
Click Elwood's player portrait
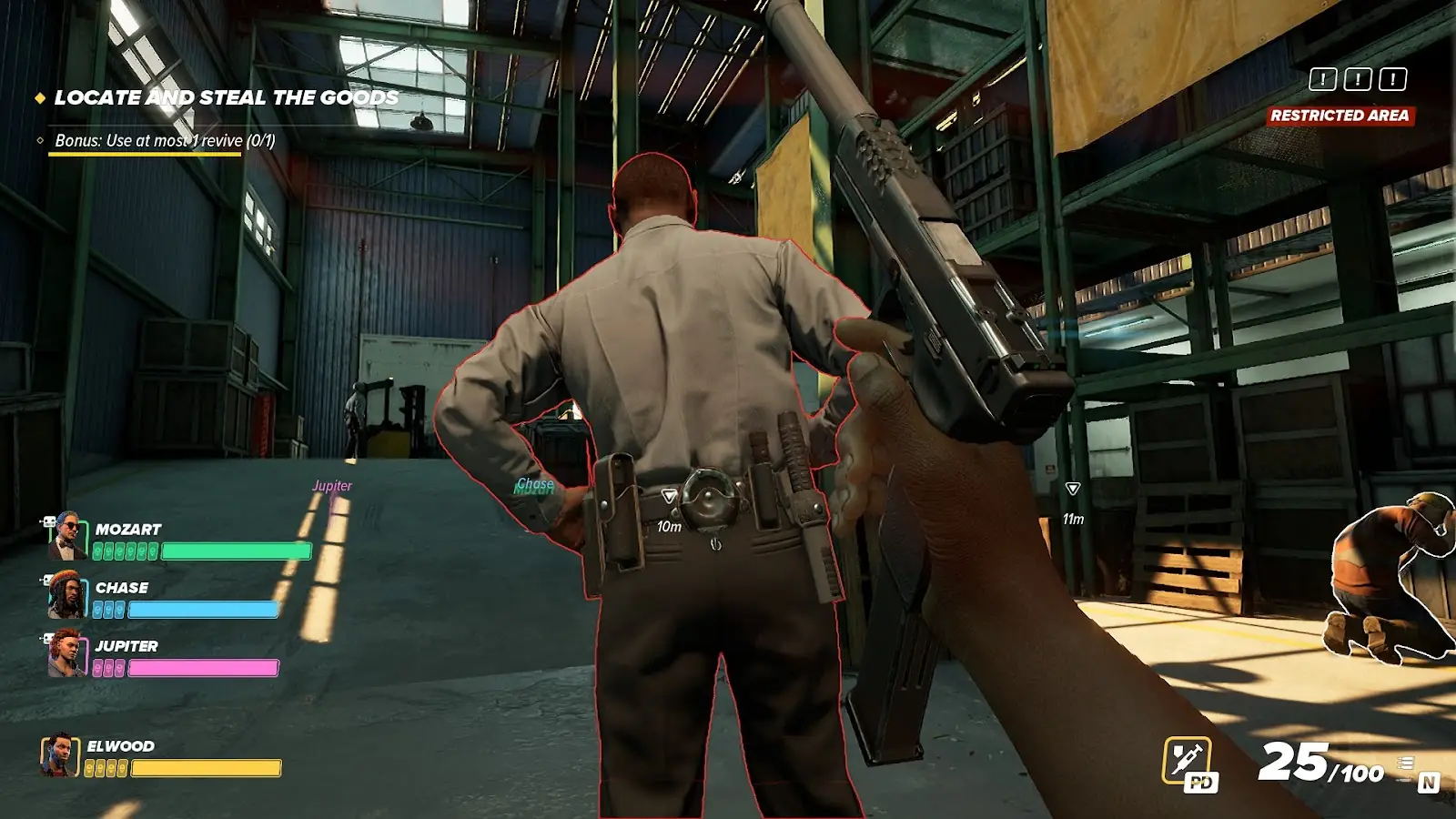[x=60, y=755]
